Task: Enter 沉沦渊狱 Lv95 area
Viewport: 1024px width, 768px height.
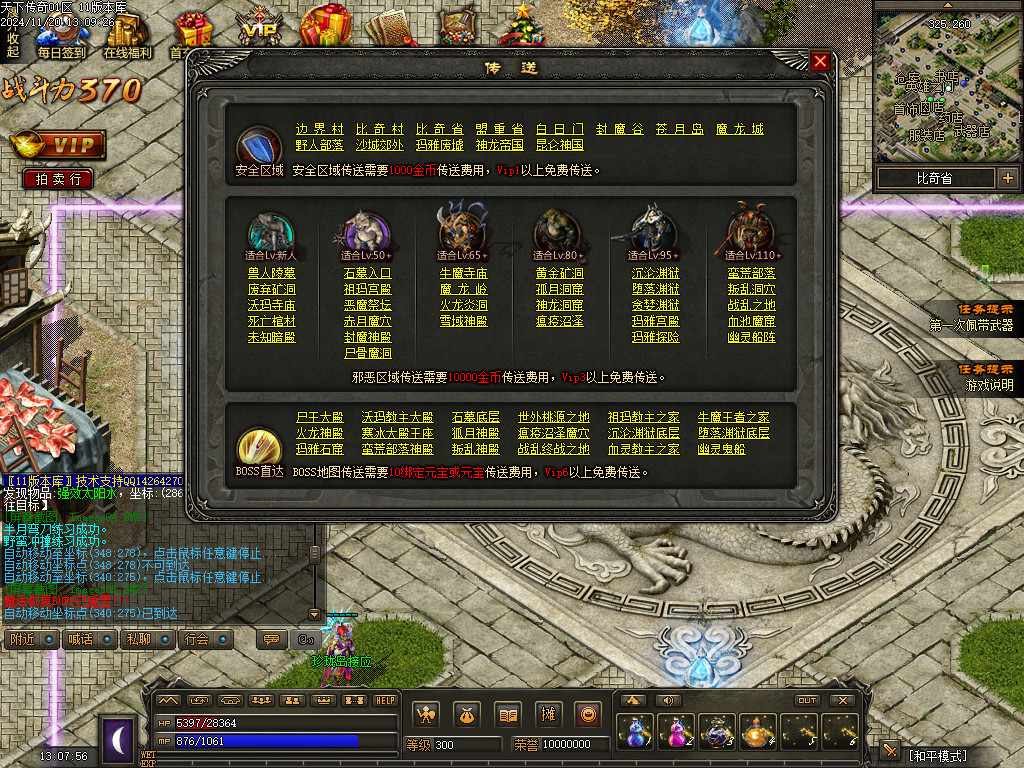Action: coord(655,273)
